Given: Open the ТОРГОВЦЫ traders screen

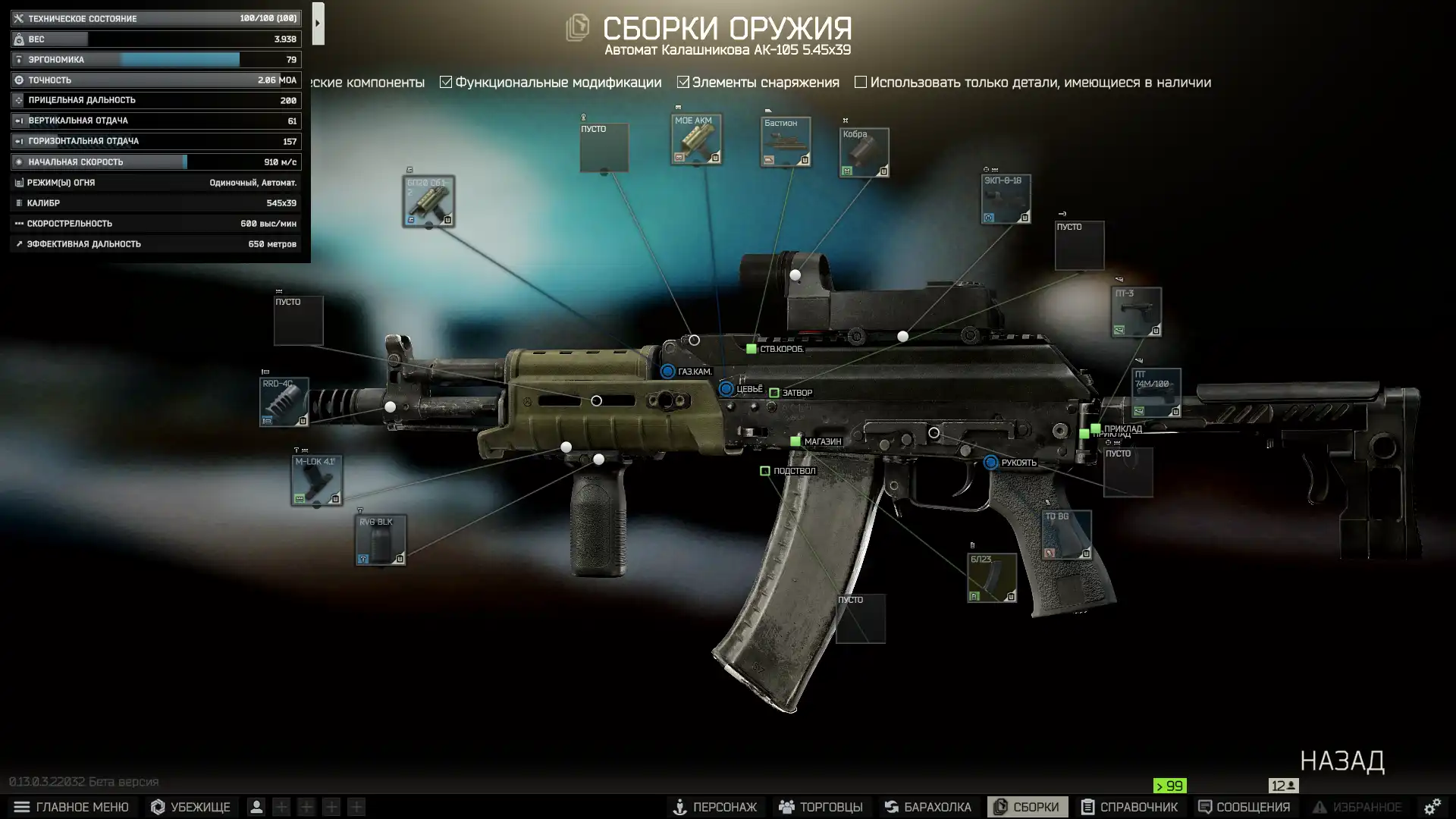Looking at the screenshot, I should click(x=821, y=807).
